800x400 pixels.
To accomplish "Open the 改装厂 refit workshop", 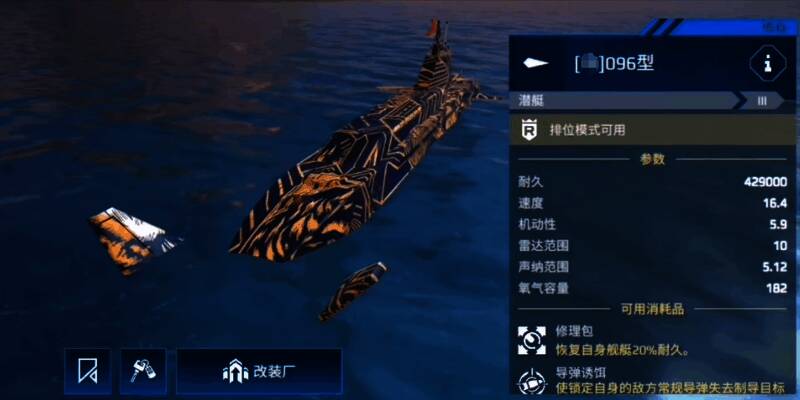I will click(258, 372).
